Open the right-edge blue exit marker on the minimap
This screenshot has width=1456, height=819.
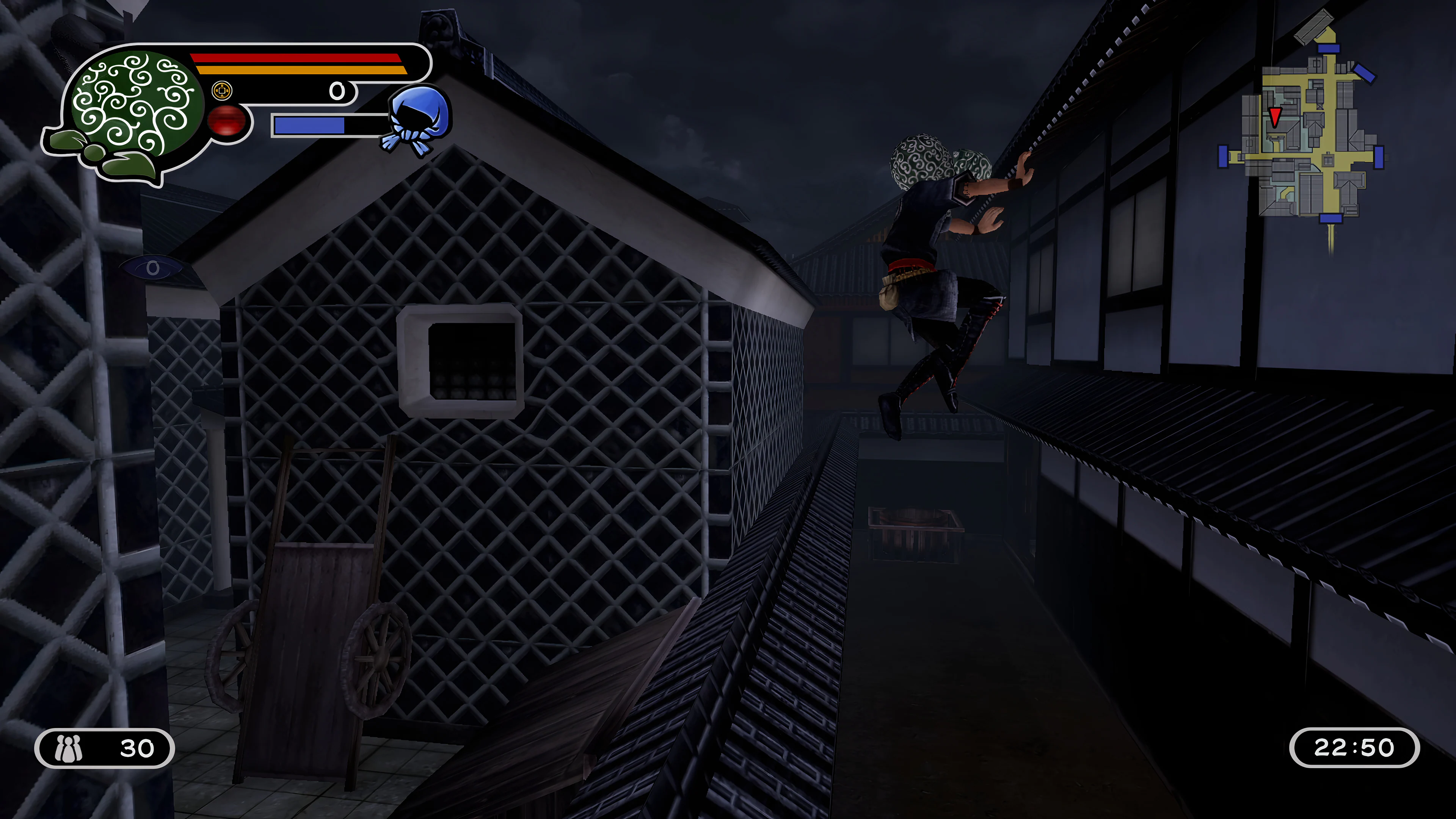(1379, 157)
